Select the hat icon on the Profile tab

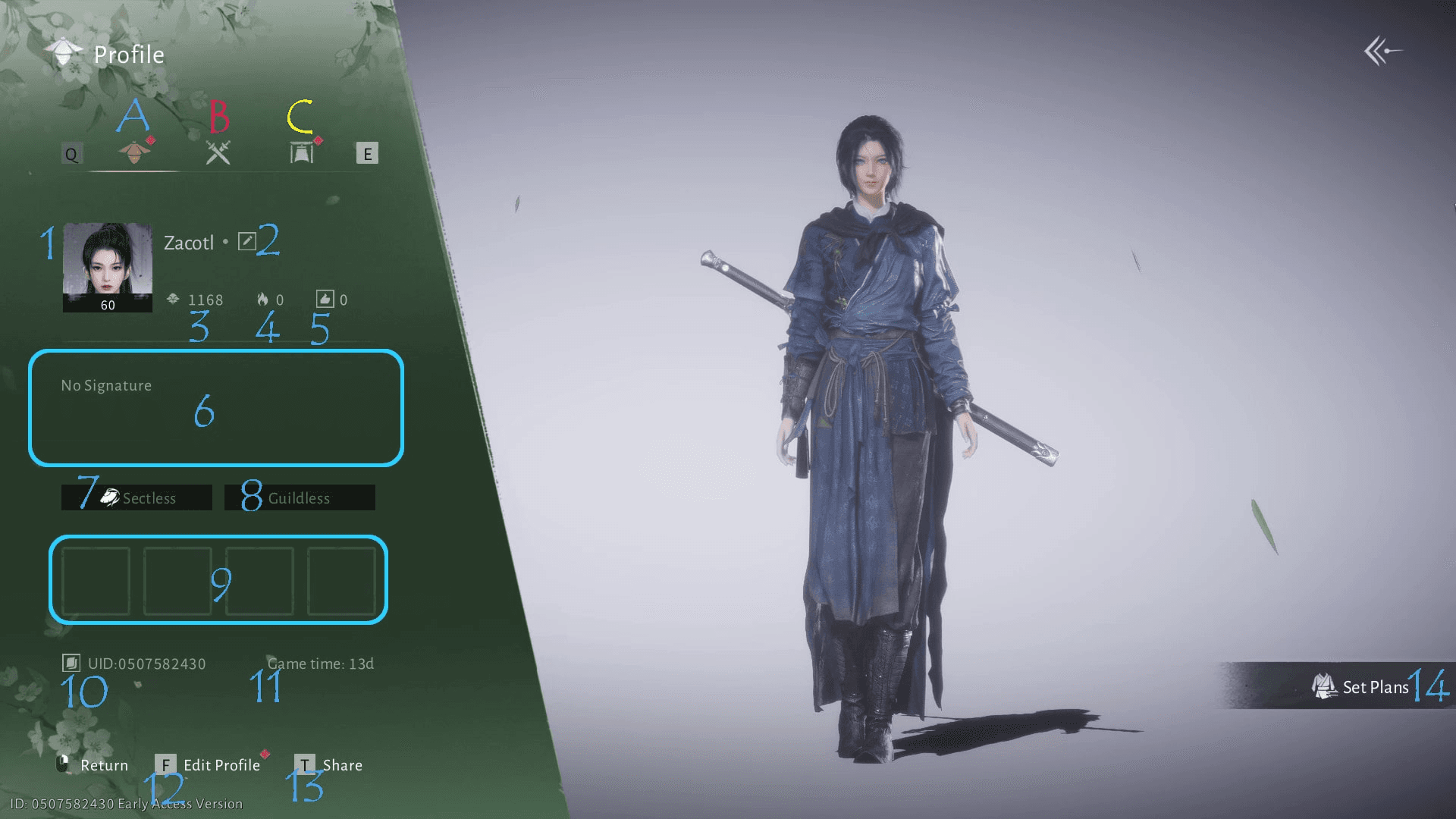(133, 152)
